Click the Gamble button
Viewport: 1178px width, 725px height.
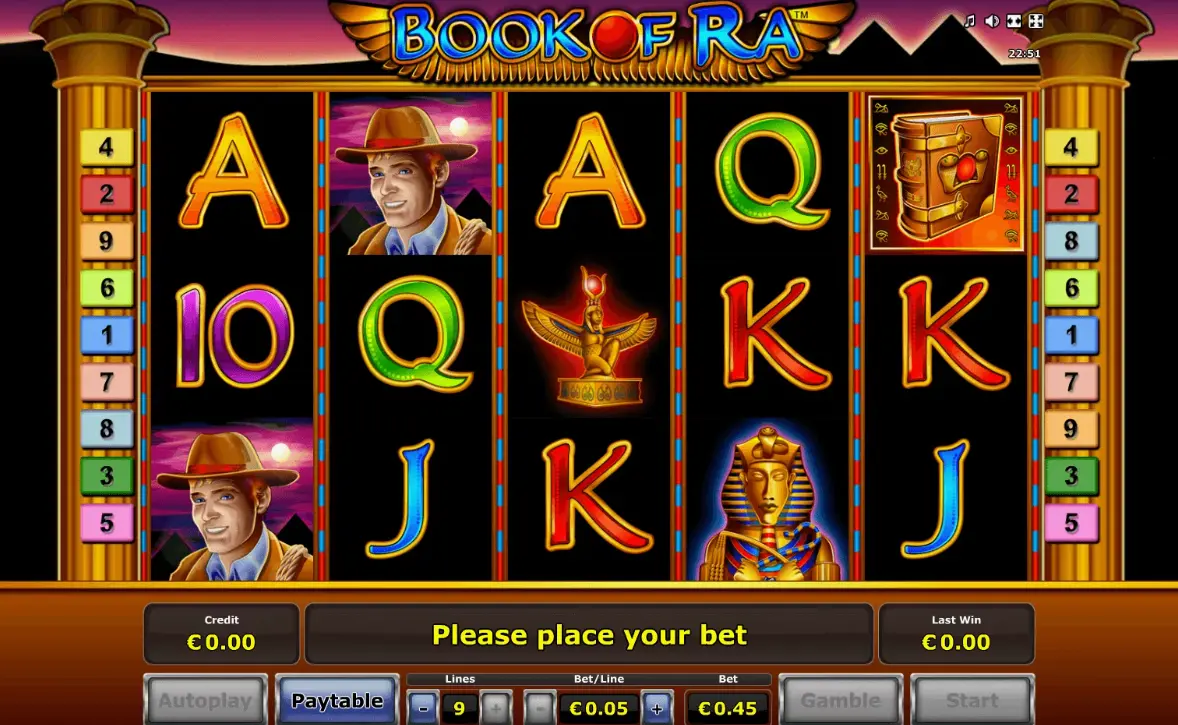pyautogui.click(x=840, y=700)
